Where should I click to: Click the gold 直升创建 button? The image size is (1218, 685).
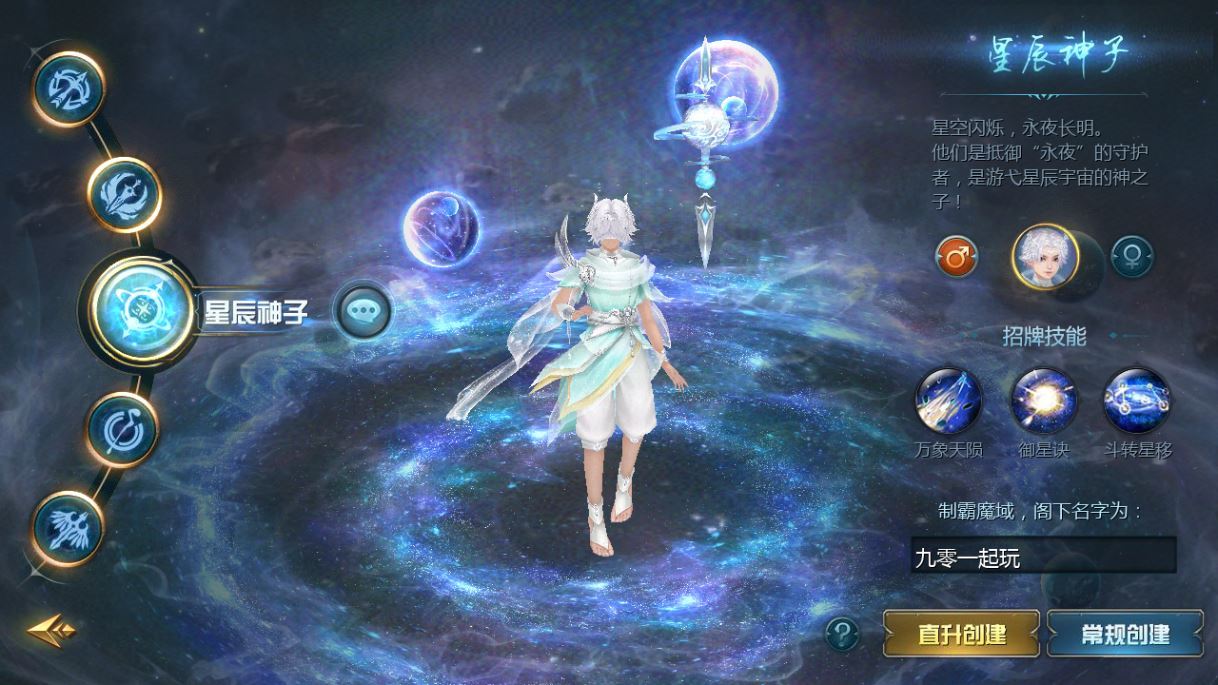point(961,634)
